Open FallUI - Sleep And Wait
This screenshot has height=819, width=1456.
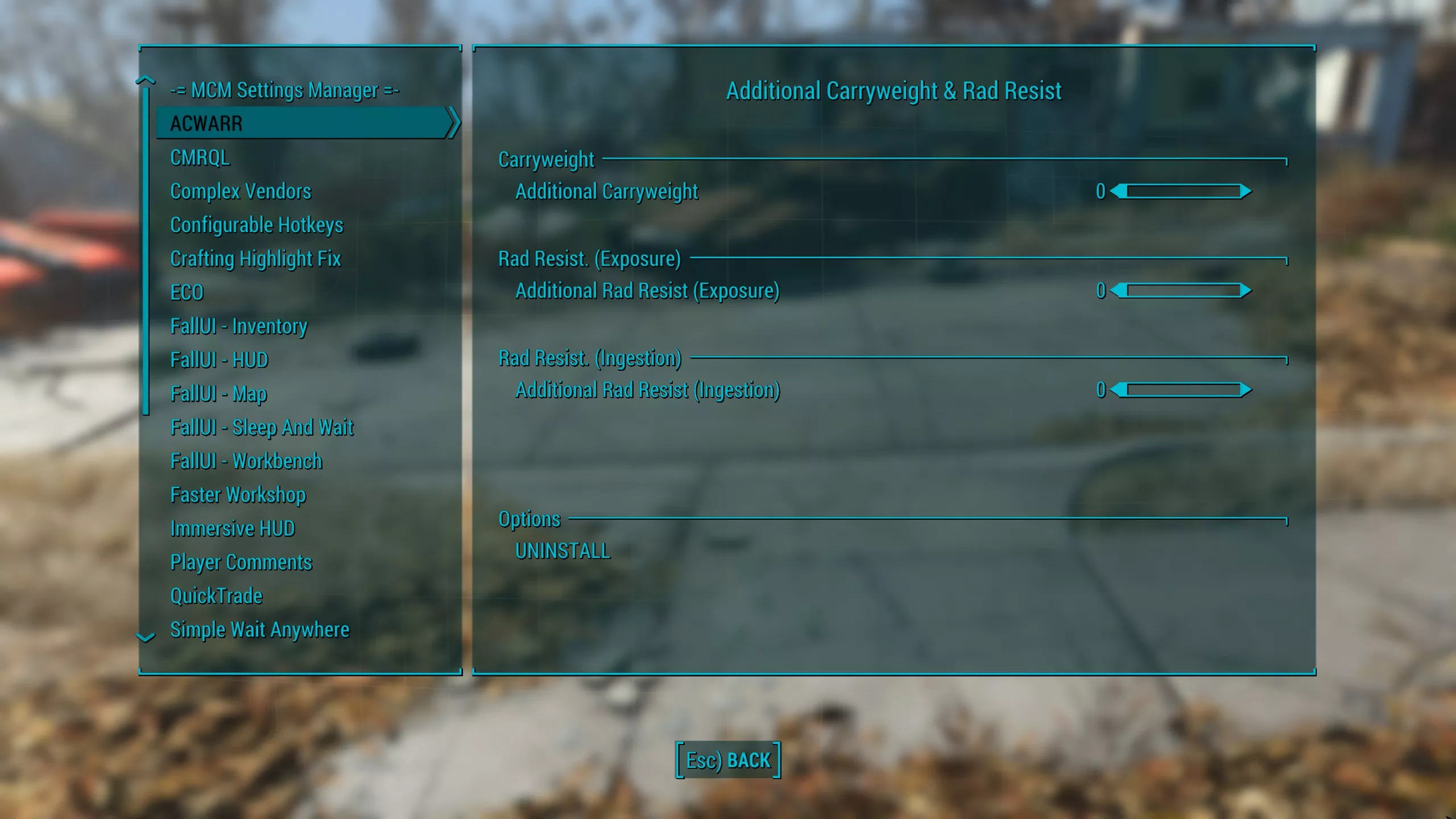click(262, 427)
